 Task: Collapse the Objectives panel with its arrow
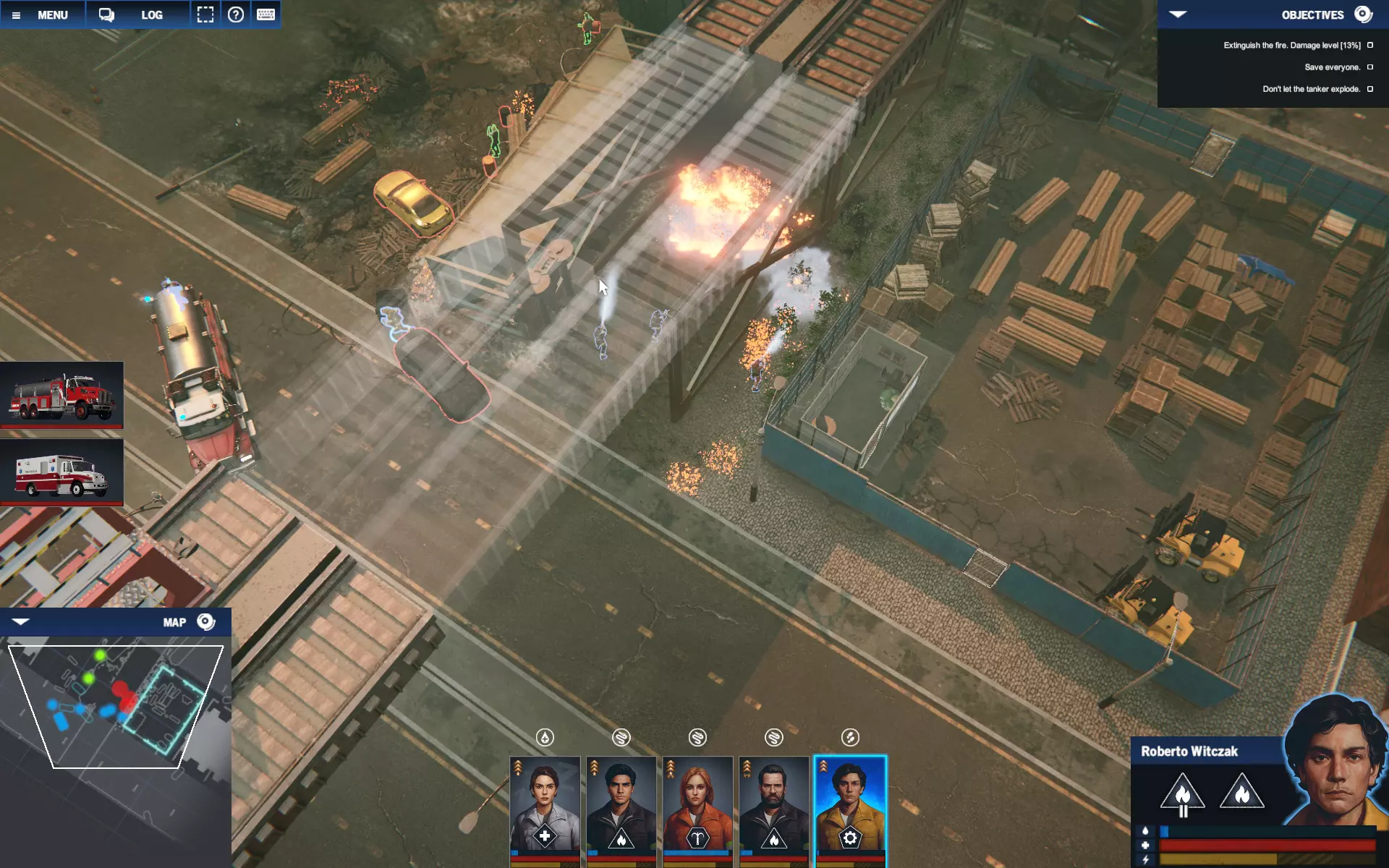(1178, 14)
